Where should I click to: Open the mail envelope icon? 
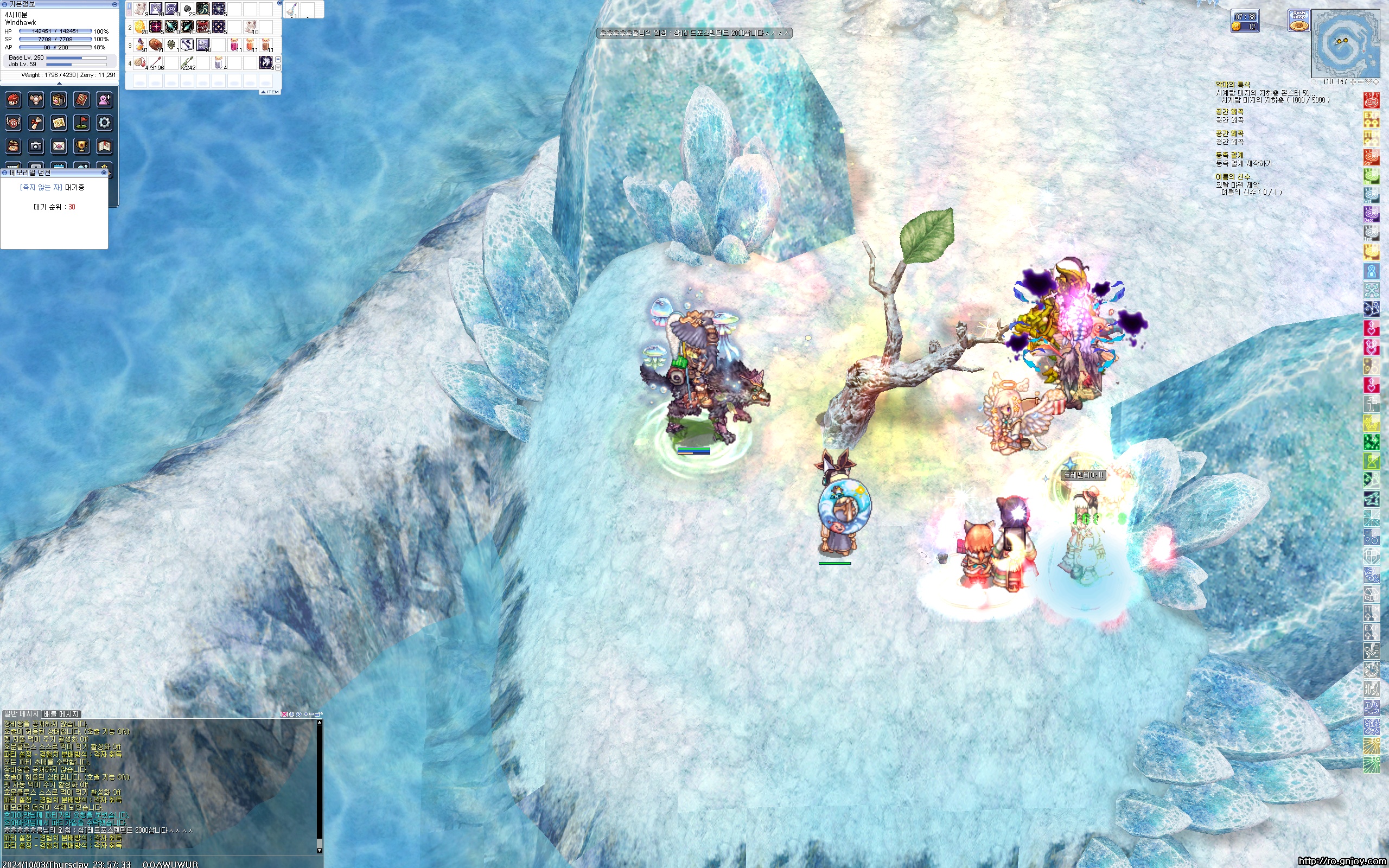[x=59, y=146]
